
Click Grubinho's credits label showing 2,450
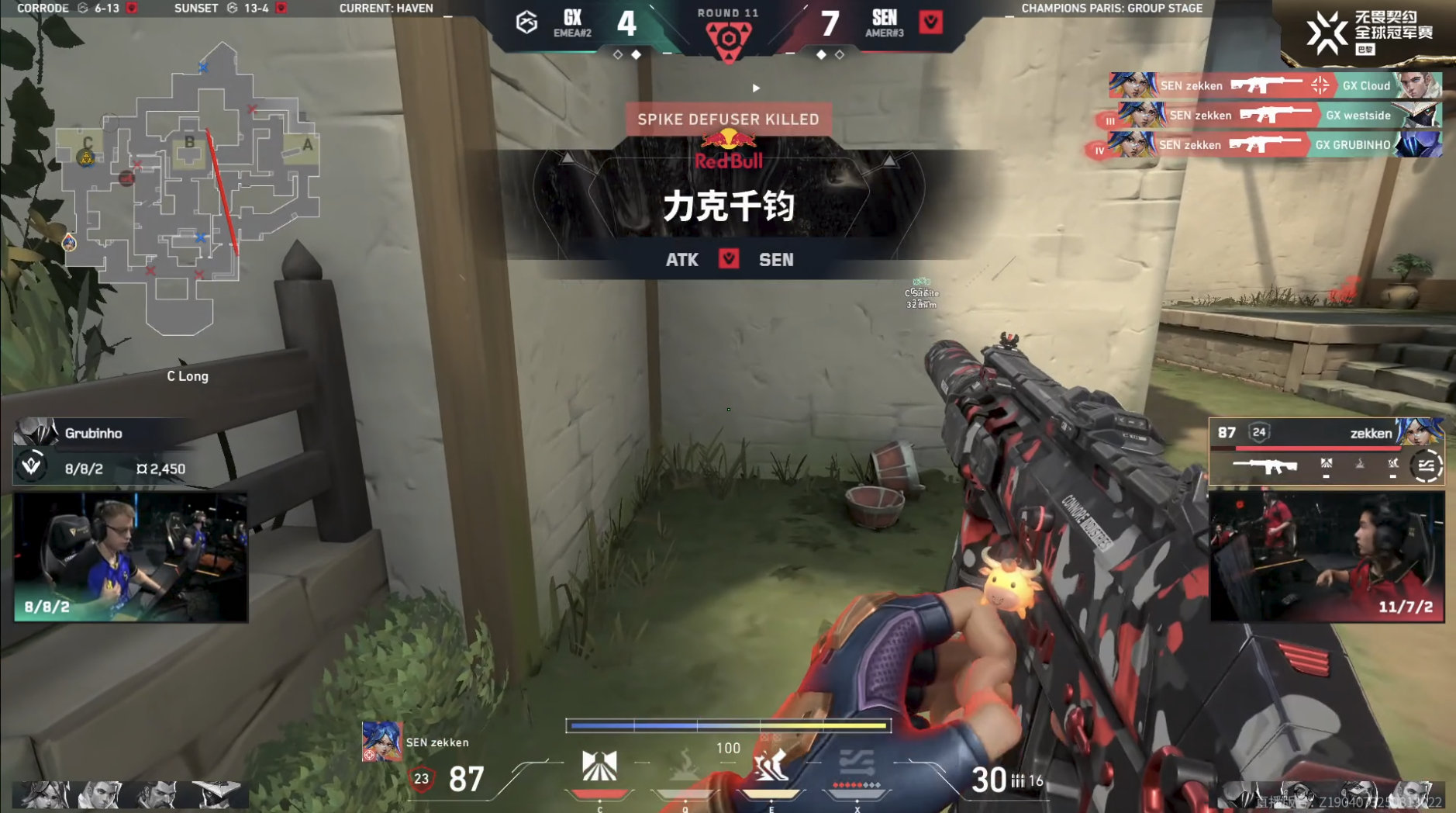162,469
